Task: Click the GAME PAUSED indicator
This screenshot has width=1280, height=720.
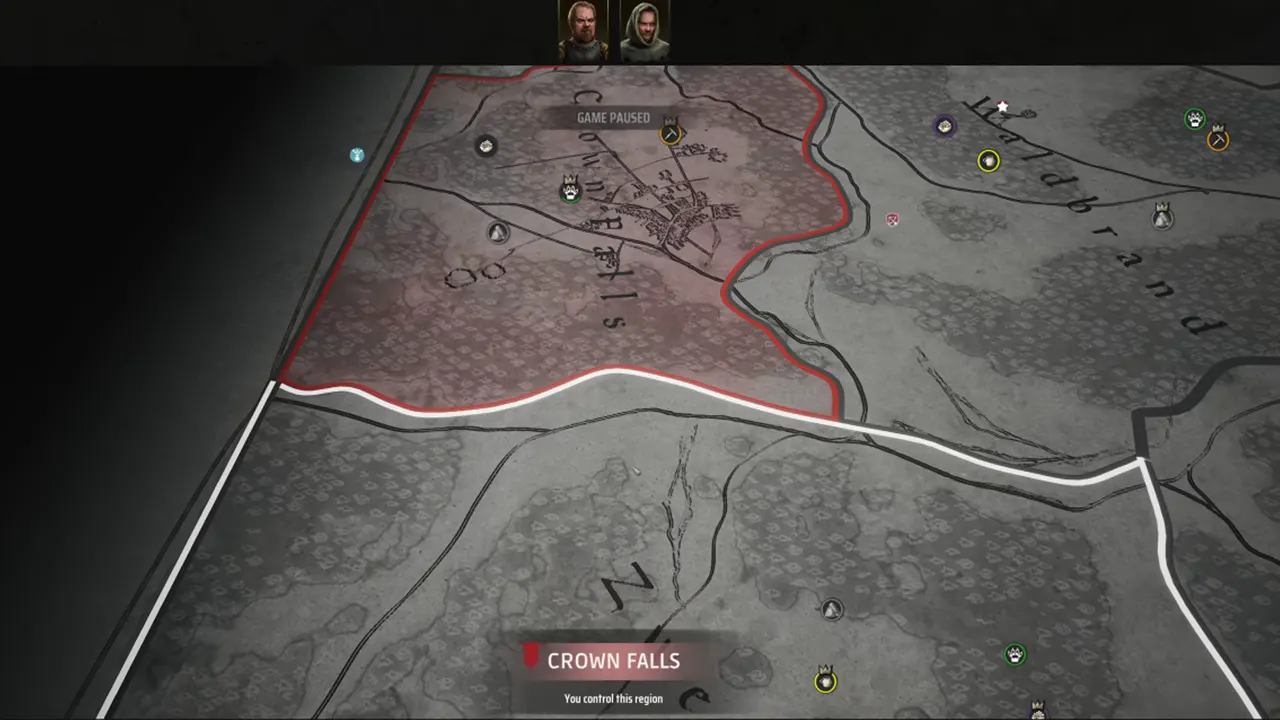Action: [613, 117]
